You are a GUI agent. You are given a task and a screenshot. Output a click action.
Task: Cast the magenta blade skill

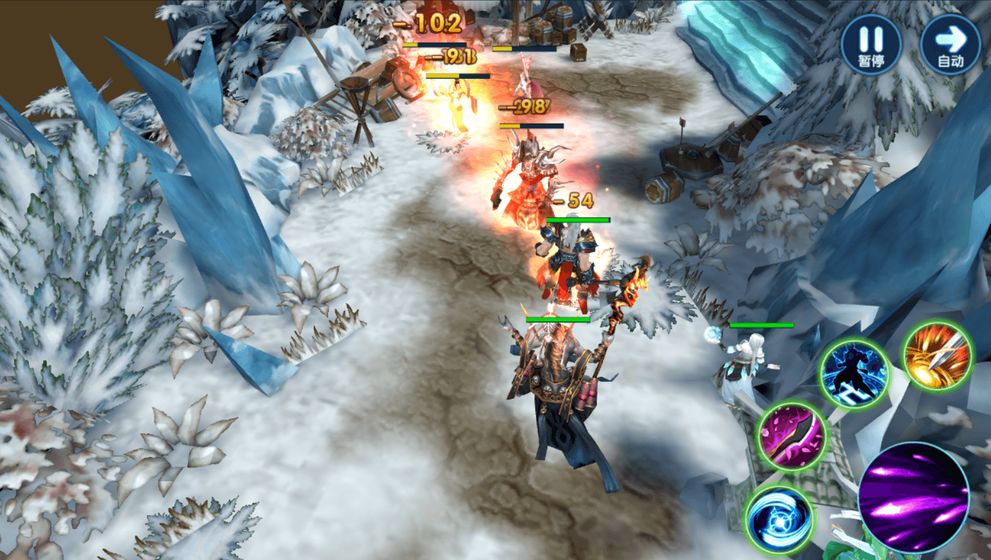(x=790, y=436)
